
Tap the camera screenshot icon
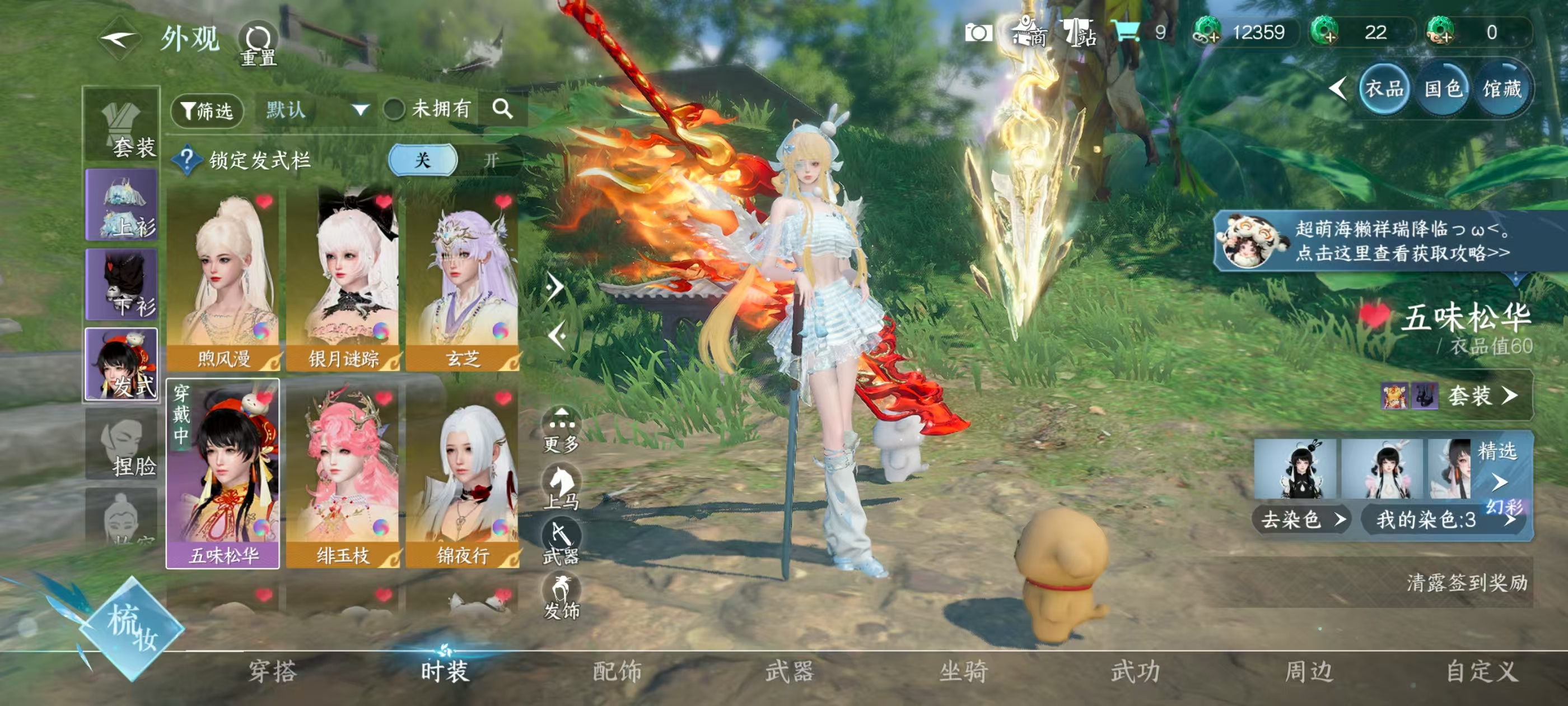point(978,33)
